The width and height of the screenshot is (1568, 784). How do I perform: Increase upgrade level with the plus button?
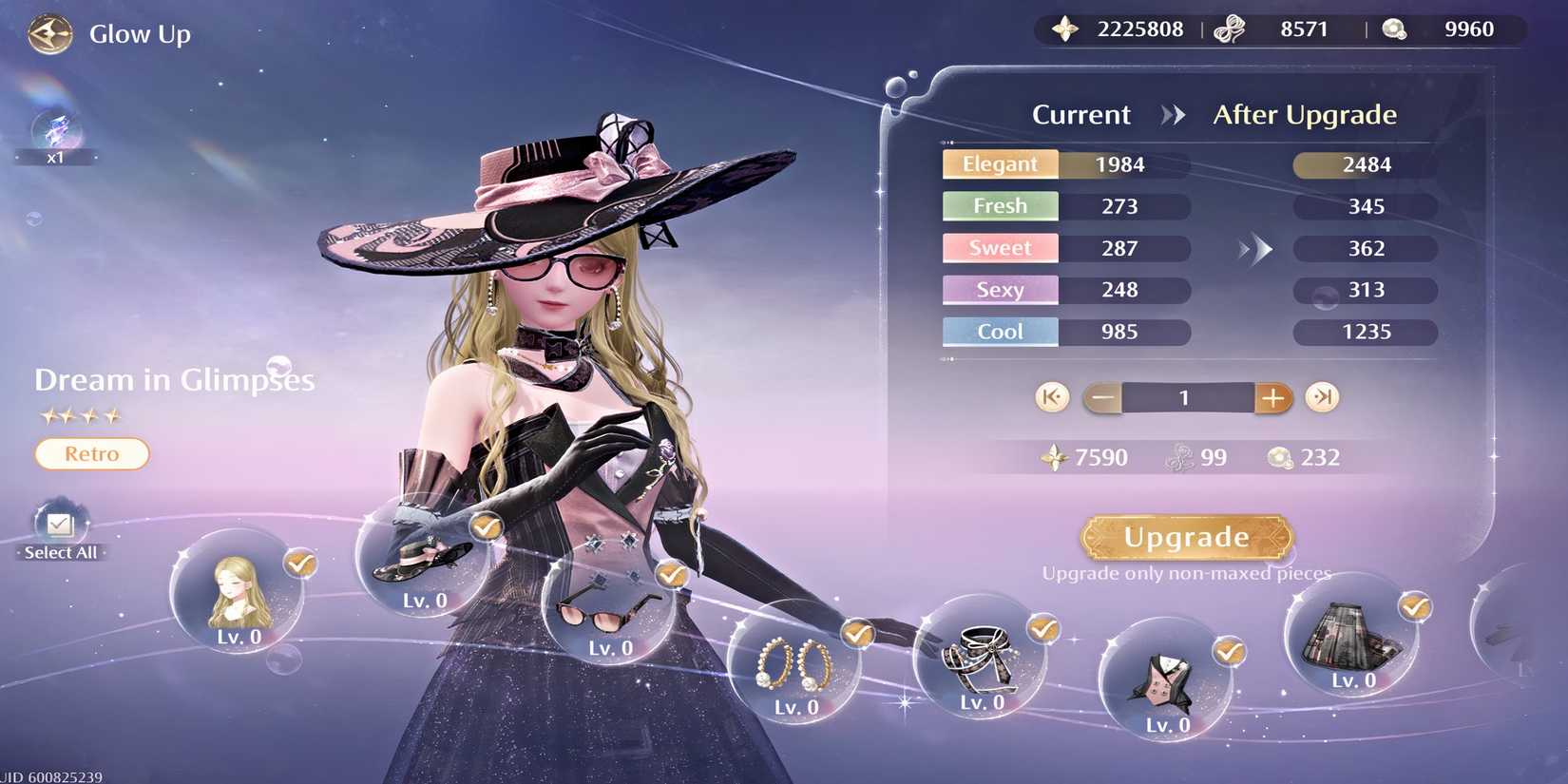coord(1273,398)
